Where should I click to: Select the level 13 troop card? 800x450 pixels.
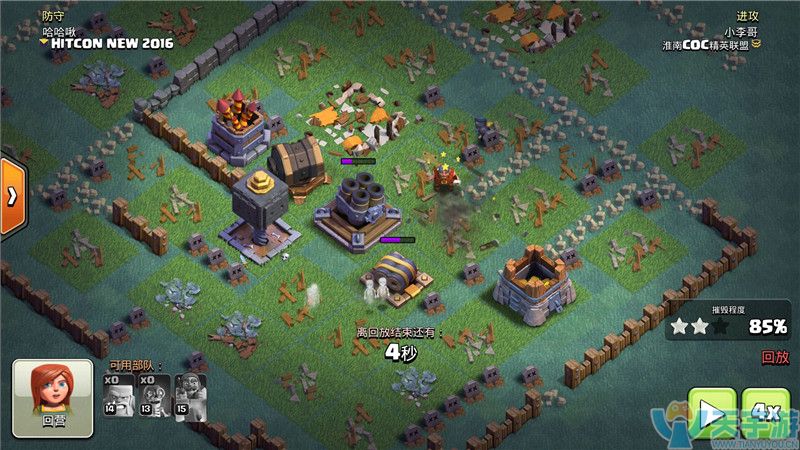click(152, 394)
